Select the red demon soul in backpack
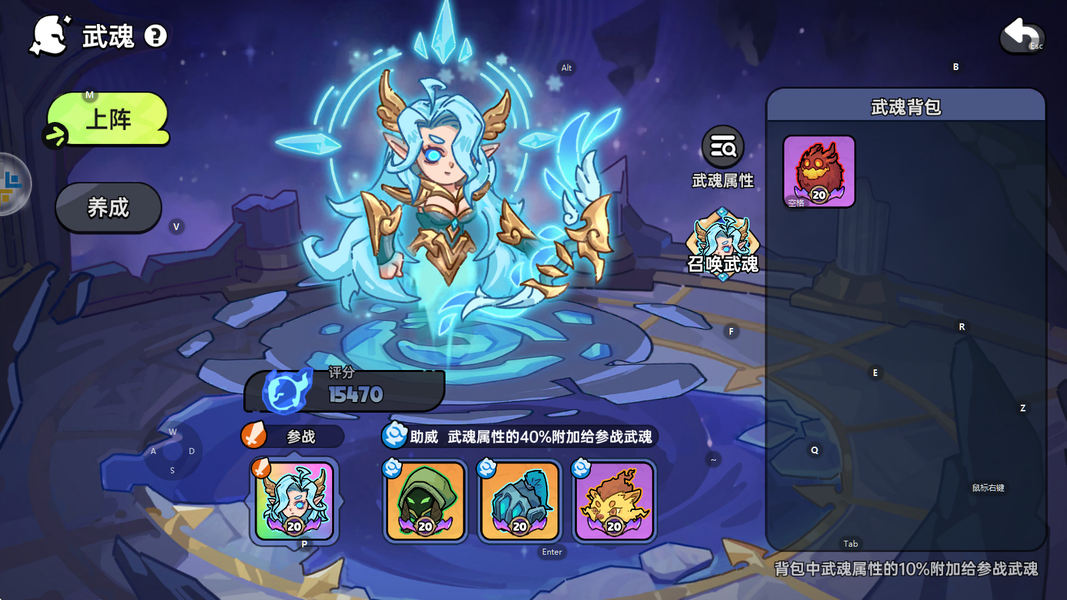The height and width of the screenshot is (600, 1067). pos(819,171)
